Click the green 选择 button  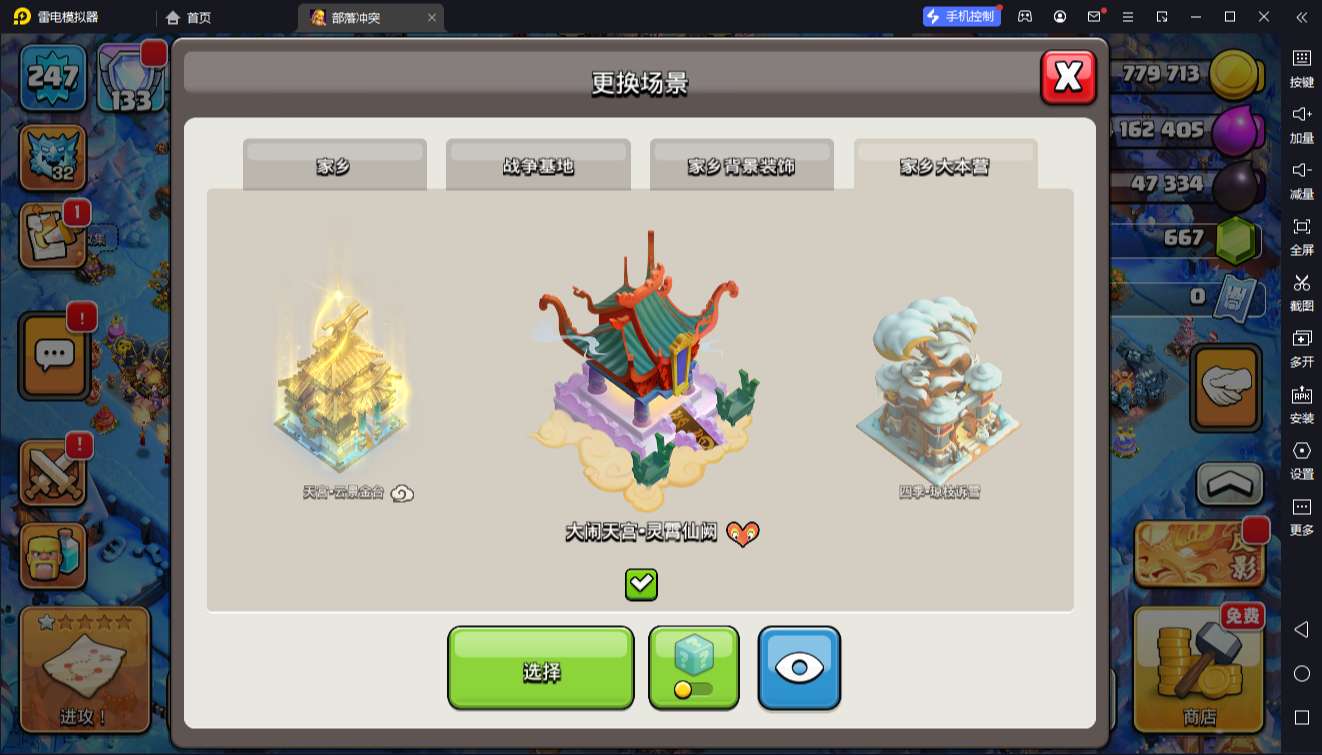coord(540,669)
